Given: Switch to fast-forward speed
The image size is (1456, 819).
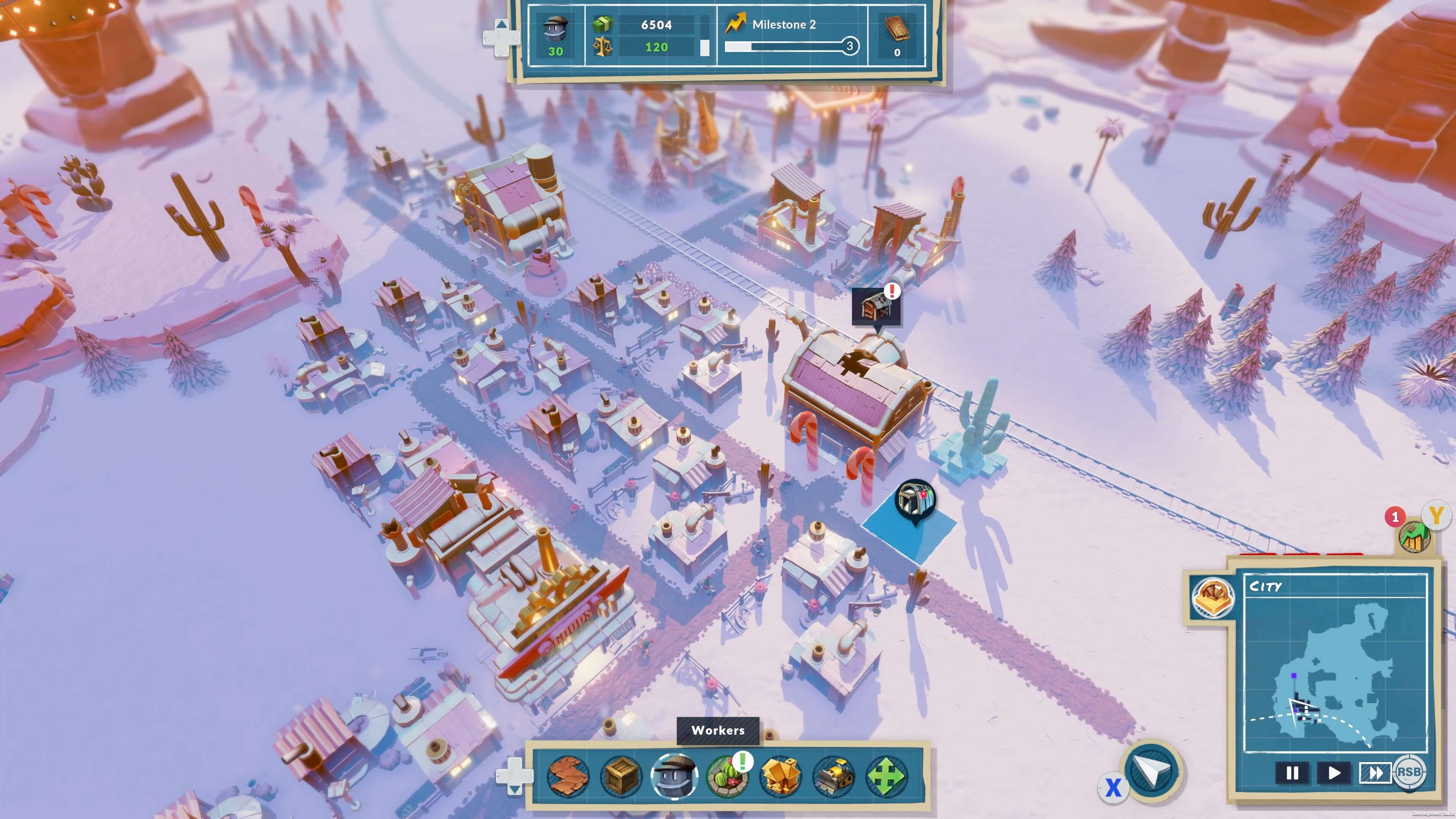Looking at the screenshot, I should pyautogui.click(x=1375, y=773).
